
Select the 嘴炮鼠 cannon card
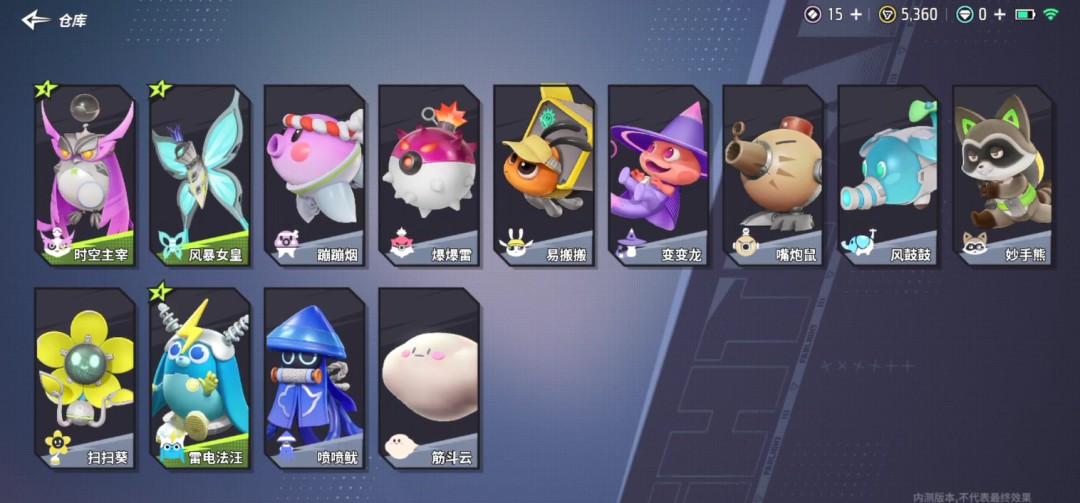[772, 175]
